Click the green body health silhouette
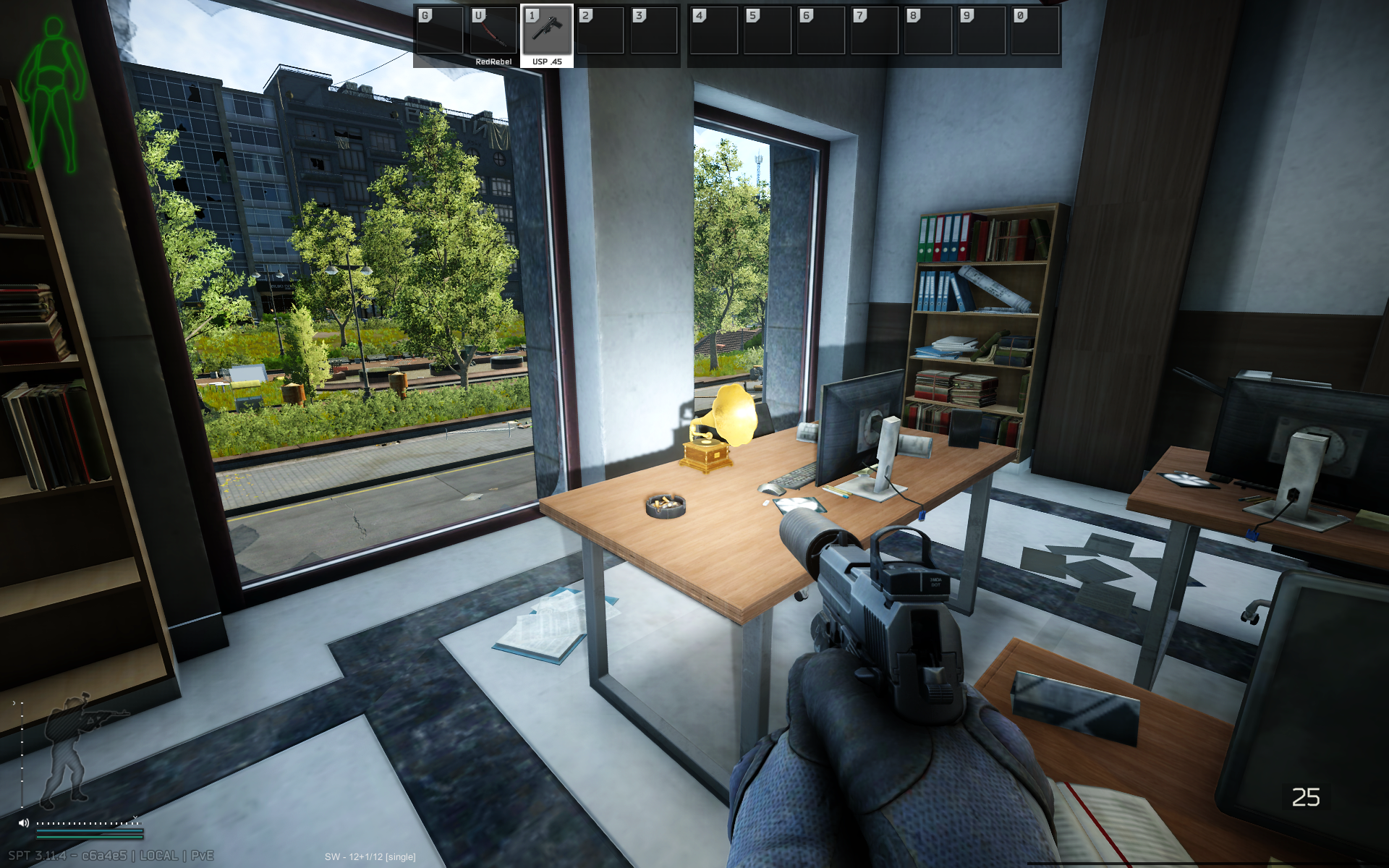The height and width of the screenshot is (868, 1389). [x=52, y=94]
